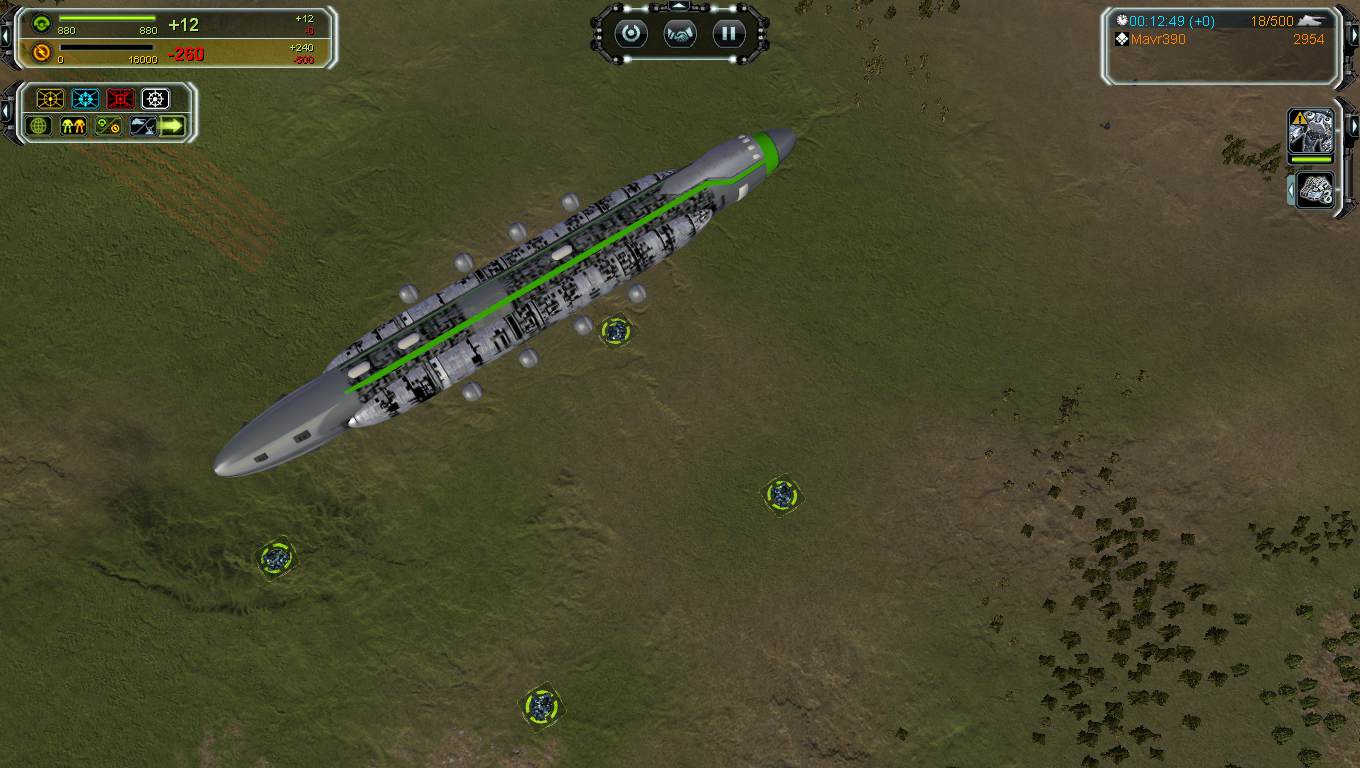
Task: Pause the game with the pause button
Action: [x=729, y=34]
